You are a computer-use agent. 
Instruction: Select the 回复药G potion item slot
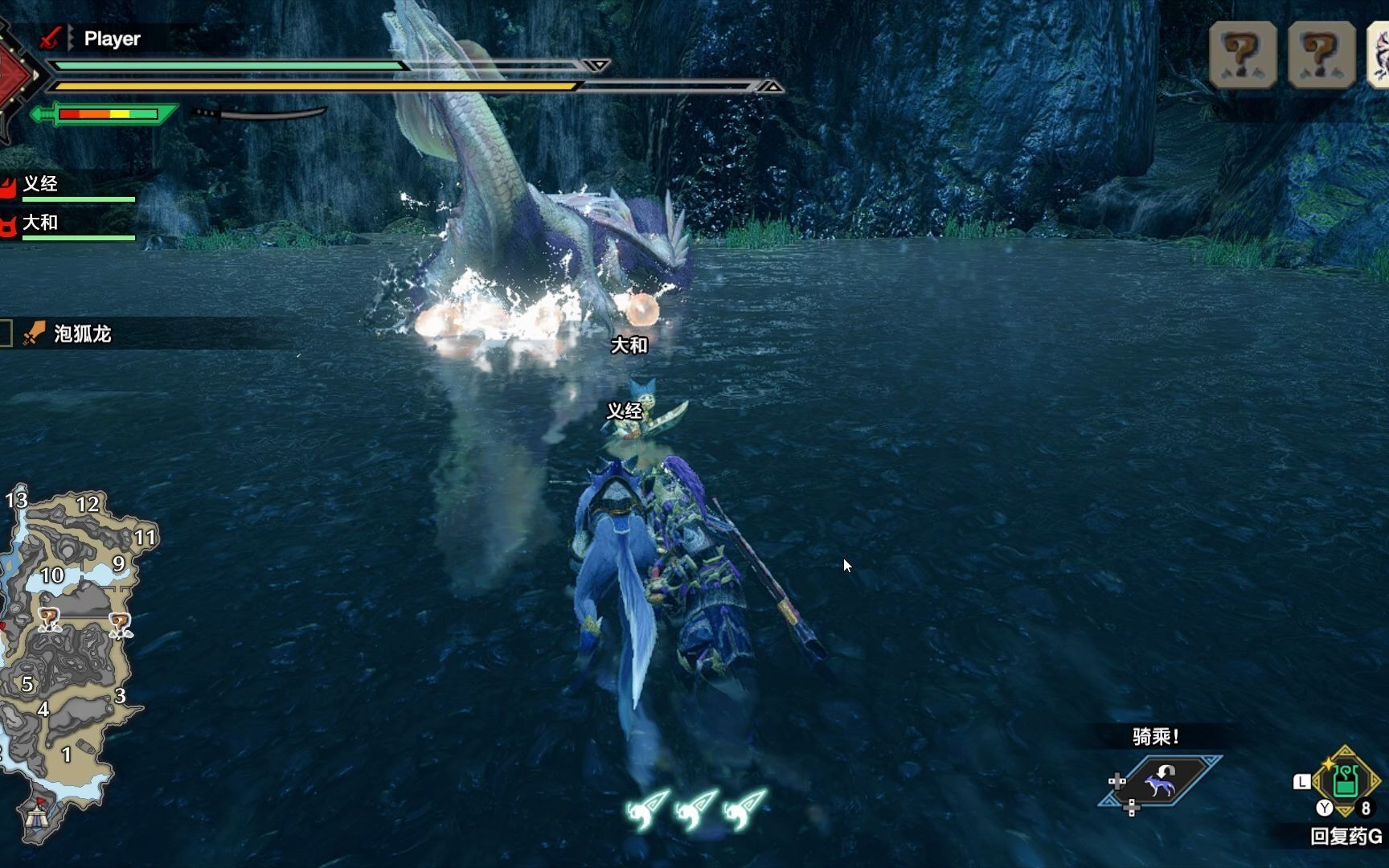tap(1346, 780)
